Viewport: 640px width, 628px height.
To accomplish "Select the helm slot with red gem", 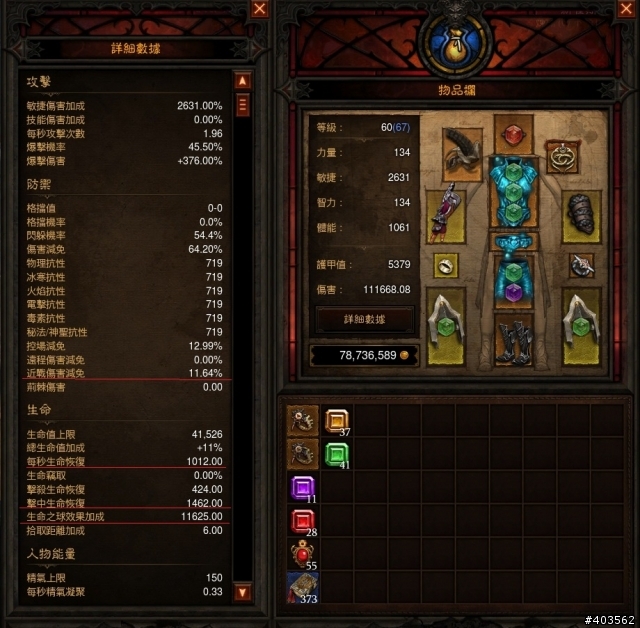I will pyautogui.click(x=512, y=135).
